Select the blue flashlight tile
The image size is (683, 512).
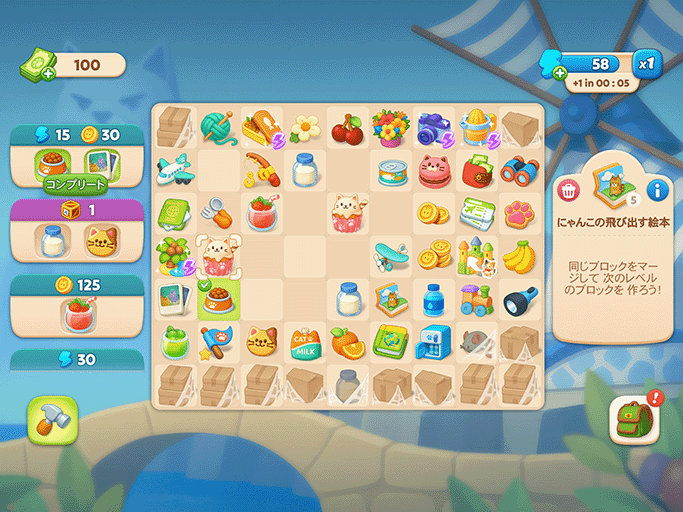(x=520, y=299)
